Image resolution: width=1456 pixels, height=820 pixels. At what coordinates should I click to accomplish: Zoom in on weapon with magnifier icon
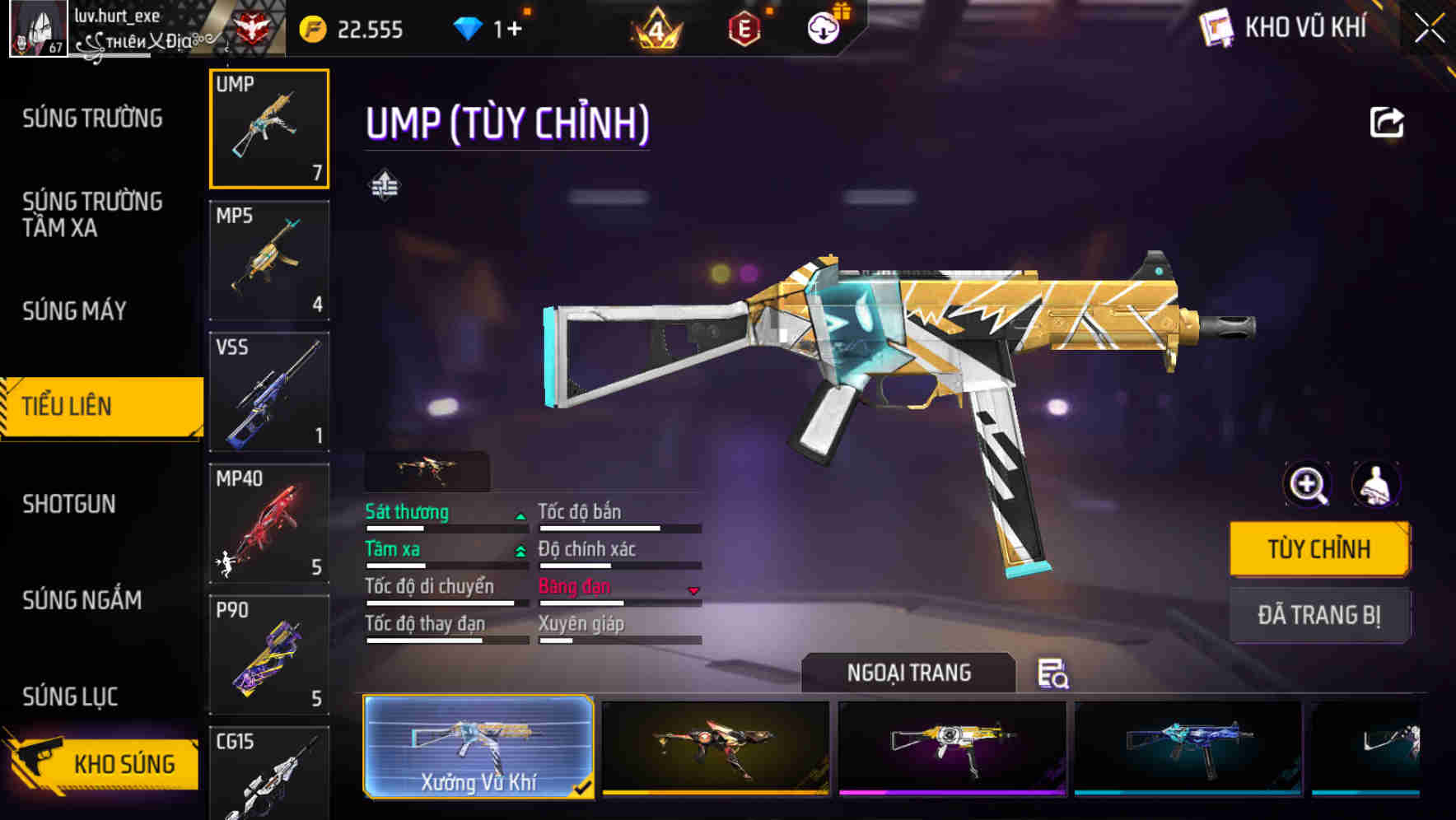[1308, 485]
